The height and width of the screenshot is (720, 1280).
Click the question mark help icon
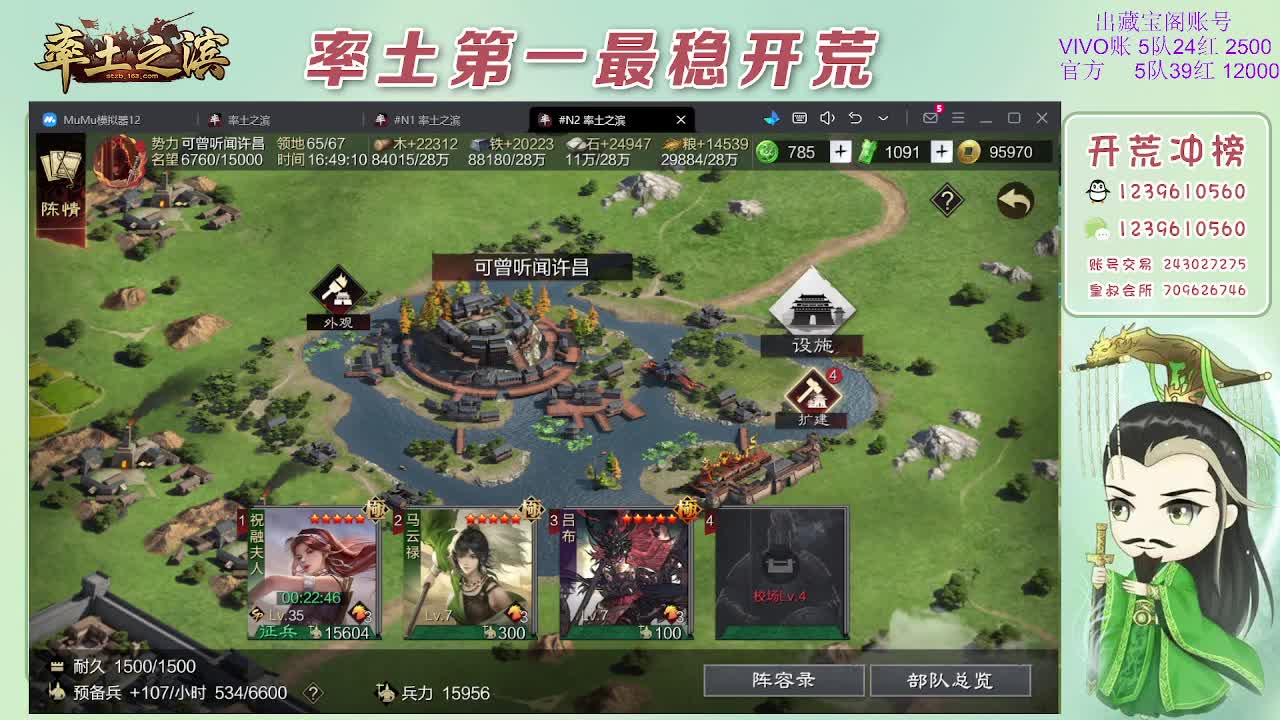coord(946,200)
